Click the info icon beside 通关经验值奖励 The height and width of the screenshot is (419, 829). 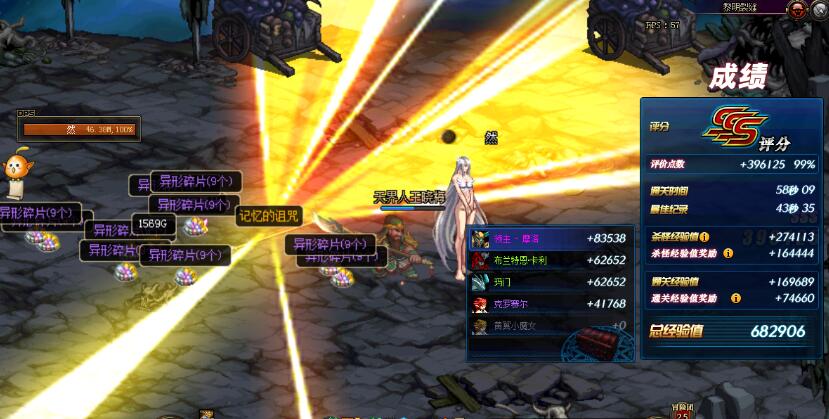[x=736, y=298]
